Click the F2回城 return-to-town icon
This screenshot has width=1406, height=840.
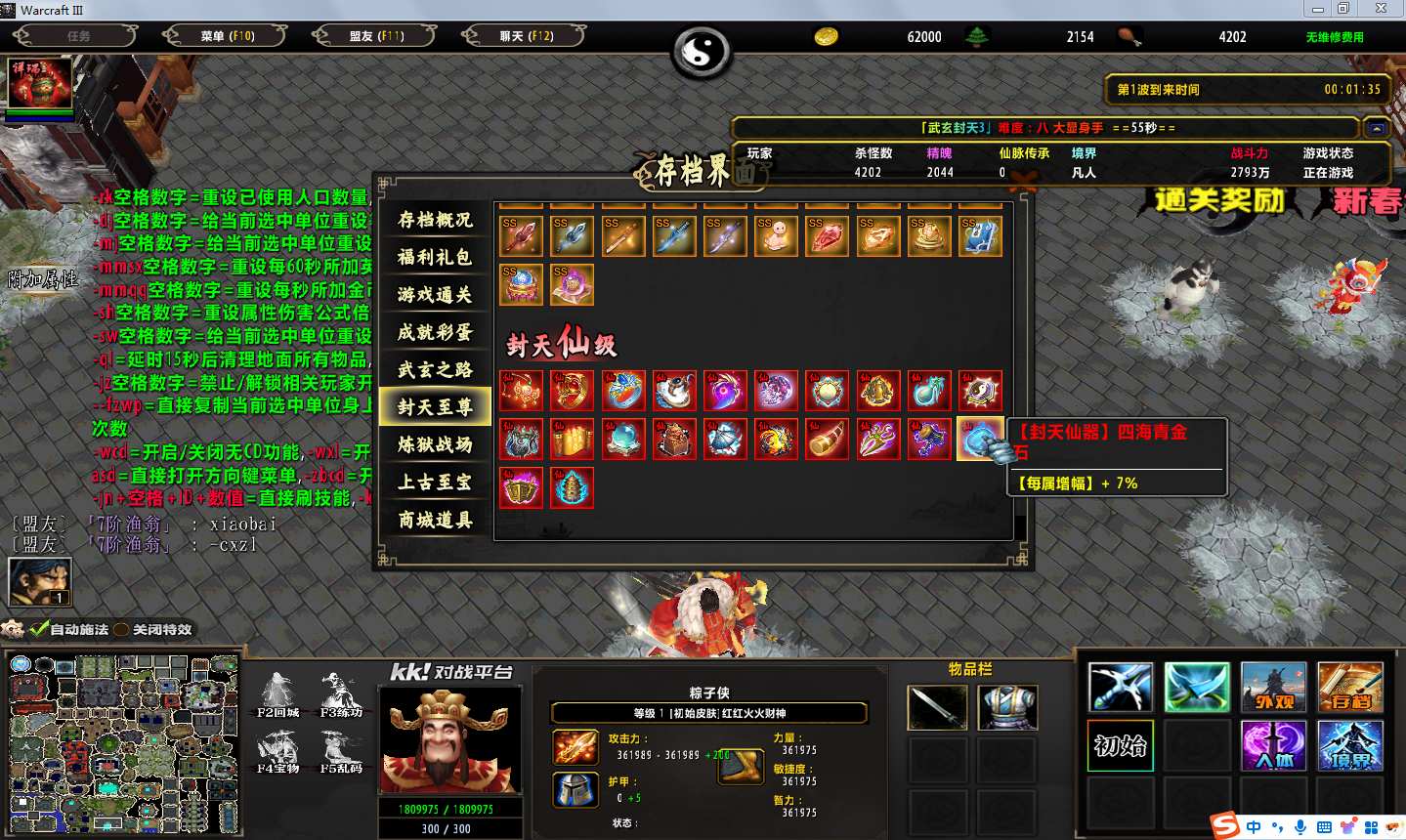[278, 693]
